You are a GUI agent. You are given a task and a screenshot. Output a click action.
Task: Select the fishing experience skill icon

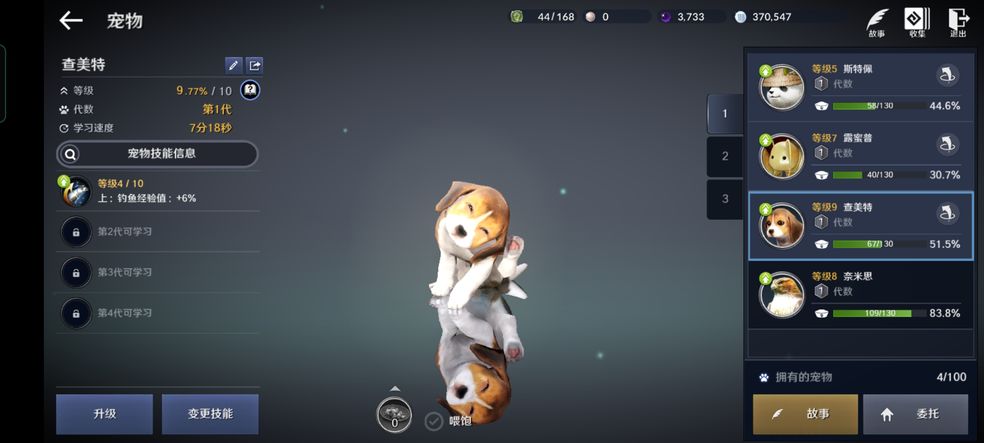tap(76, 191)
